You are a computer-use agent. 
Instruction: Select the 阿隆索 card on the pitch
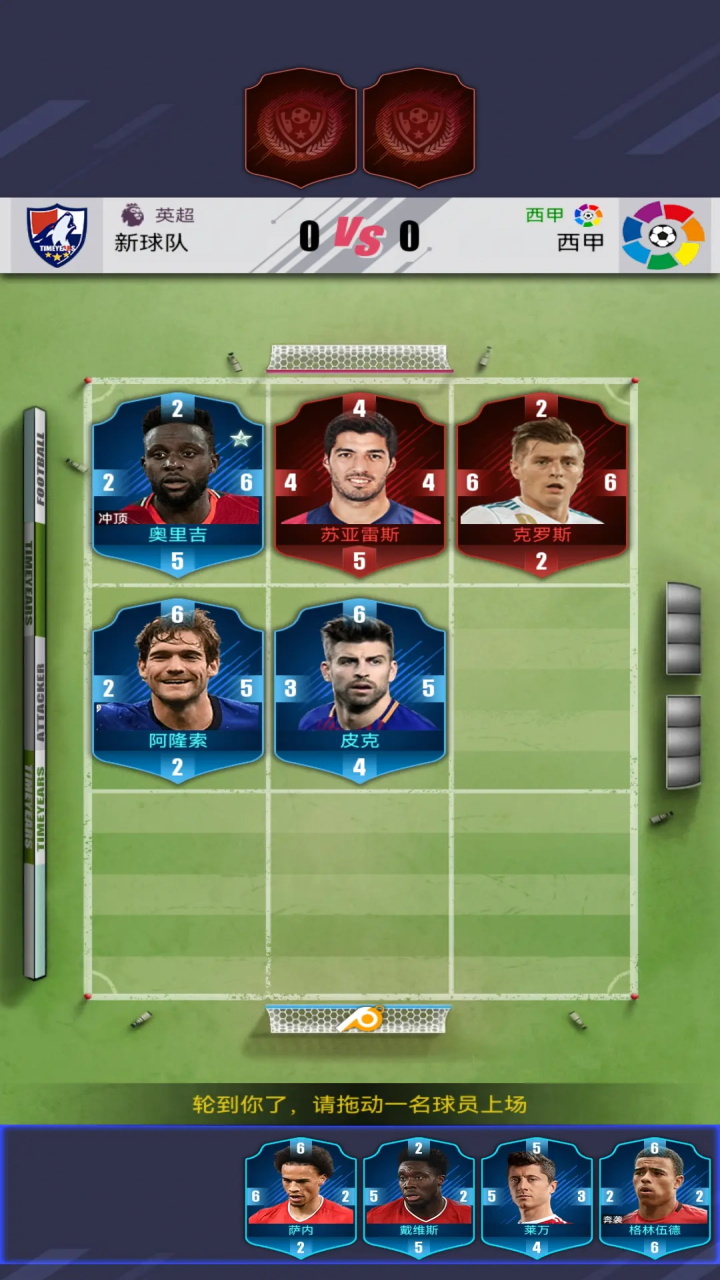(x=178, y=691)
